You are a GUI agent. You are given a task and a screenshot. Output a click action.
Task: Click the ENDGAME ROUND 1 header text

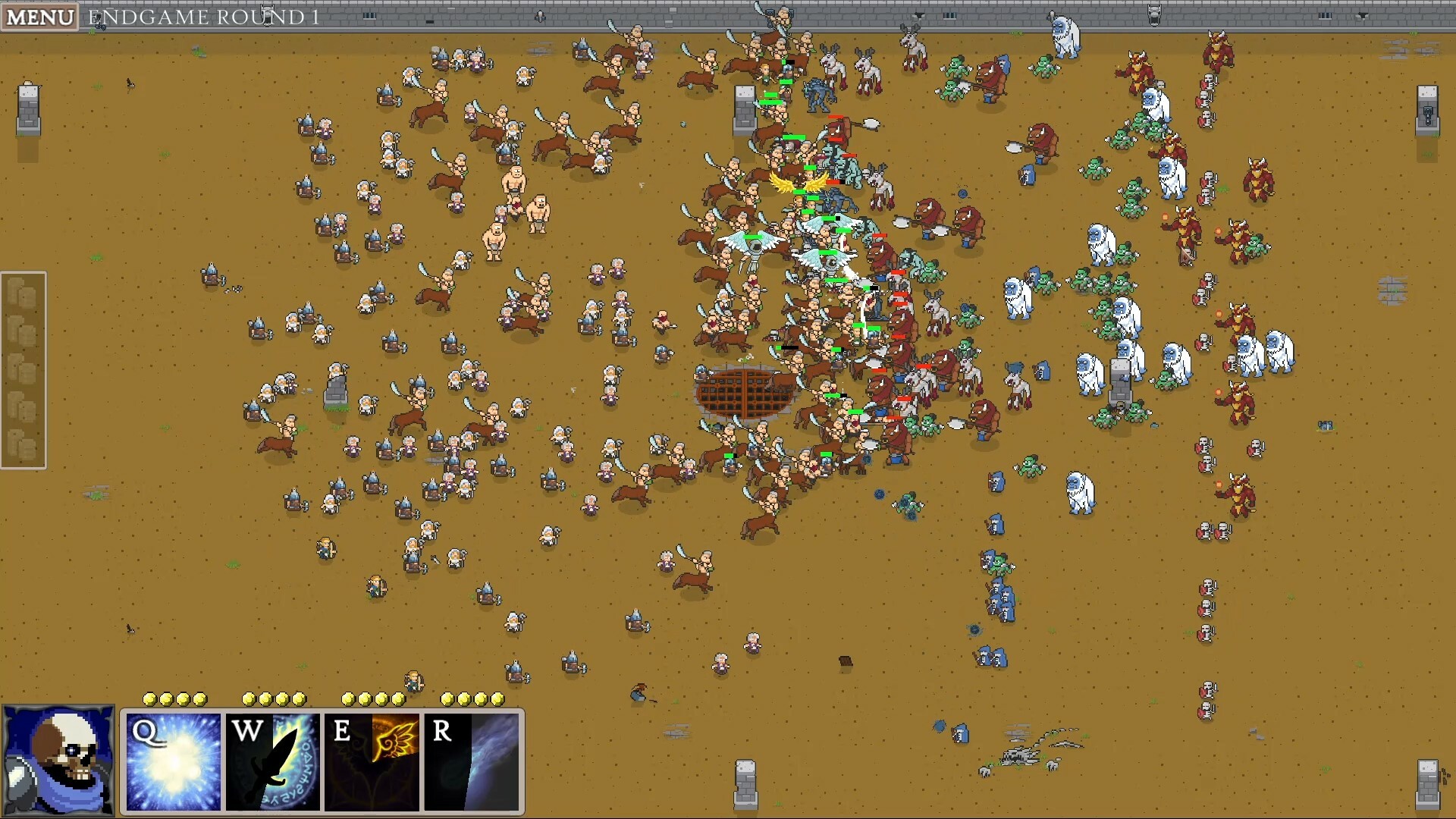[x=205, y=17]
